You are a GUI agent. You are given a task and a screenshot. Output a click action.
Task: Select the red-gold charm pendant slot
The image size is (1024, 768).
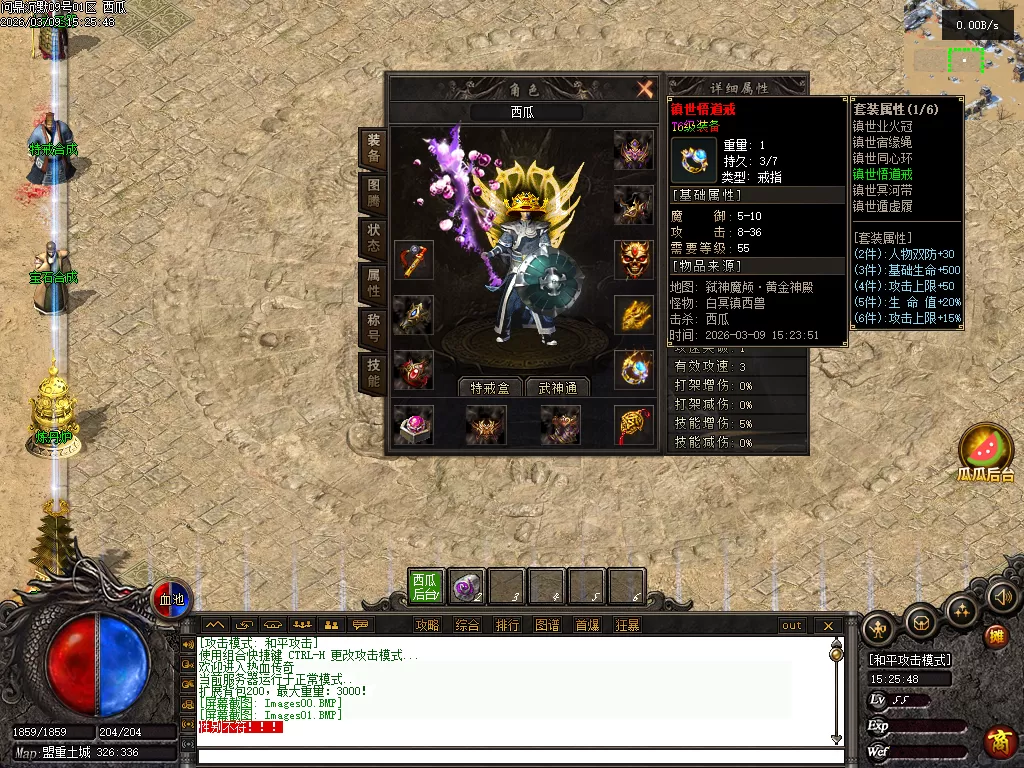tap(633, 424)
